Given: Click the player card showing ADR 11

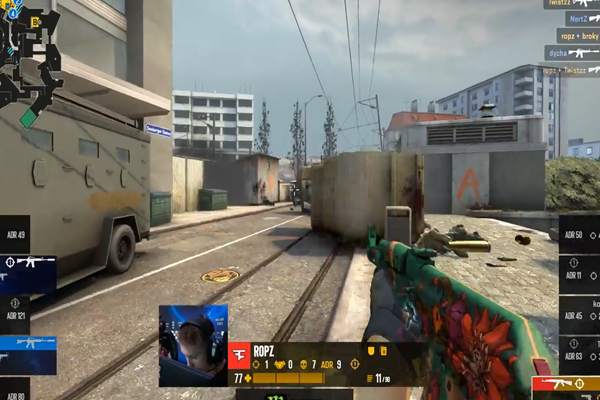Looking at the screenshot, I should [579, 274].
